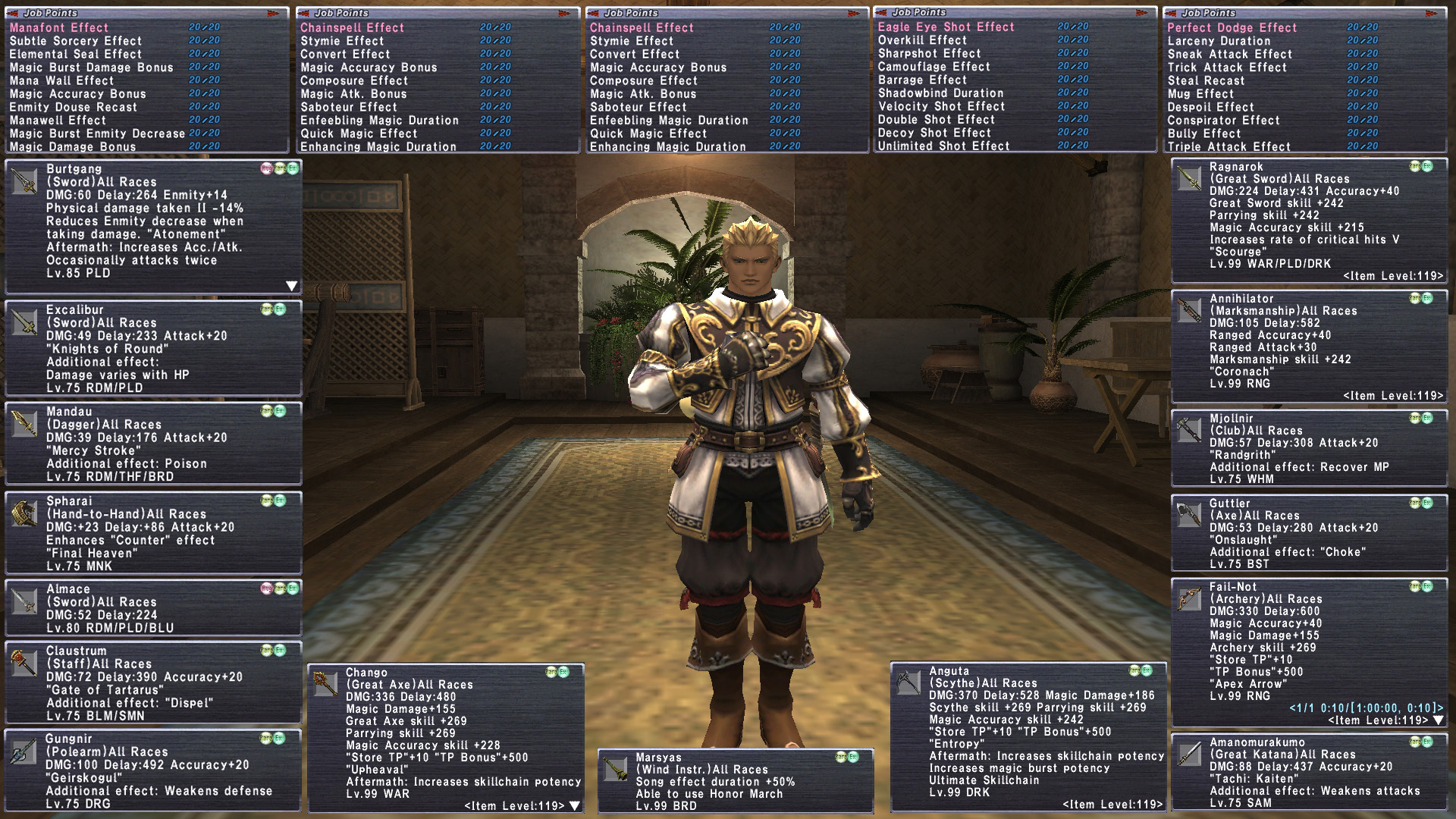Click the Ragnarok great sword icon
The height and width of the screenshot is (819, 1456).
tap(1188, 179)
